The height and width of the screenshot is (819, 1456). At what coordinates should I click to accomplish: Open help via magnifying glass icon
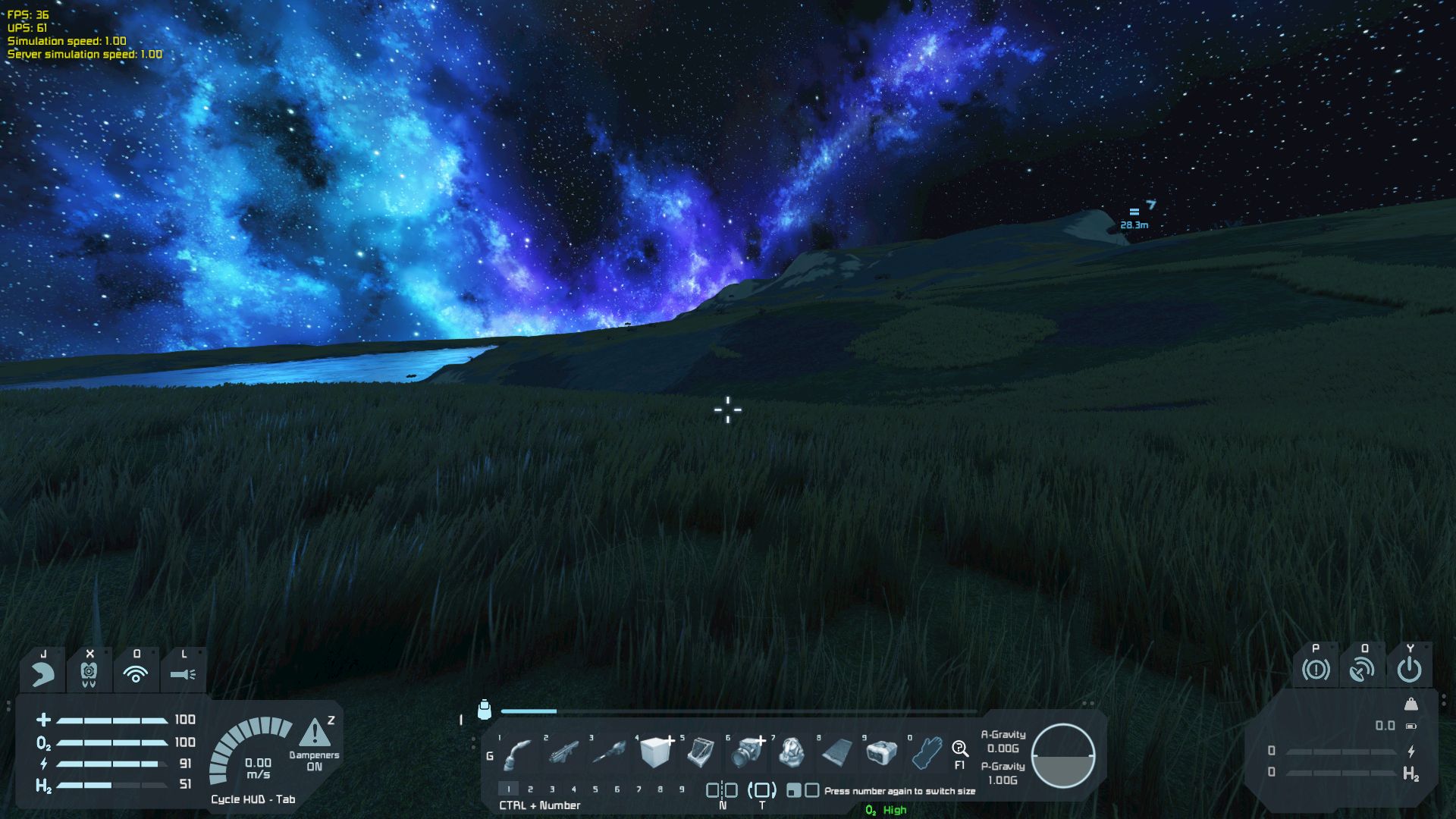pyautogui.click(x=960, y=749)
